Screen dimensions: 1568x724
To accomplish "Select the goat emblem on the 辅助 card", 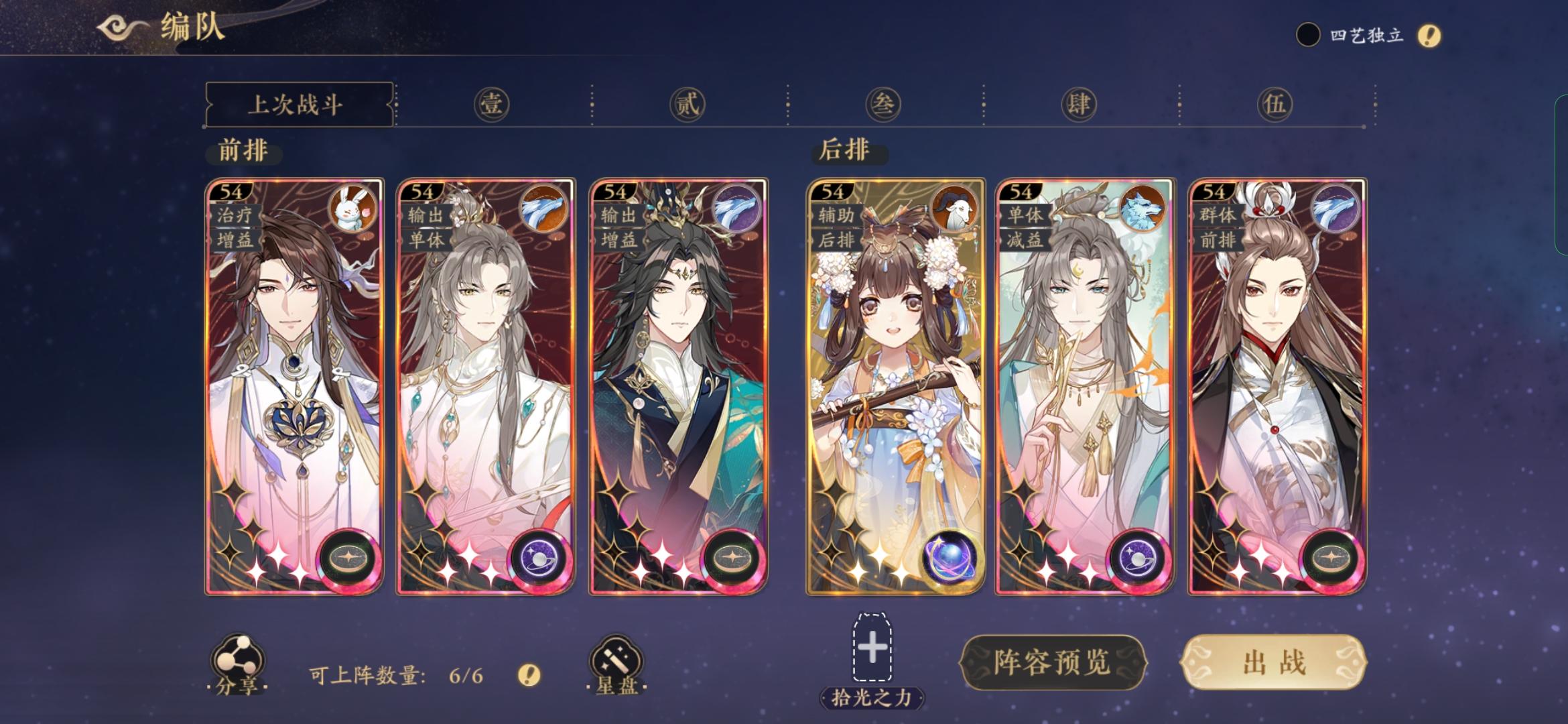I will 957,210.
